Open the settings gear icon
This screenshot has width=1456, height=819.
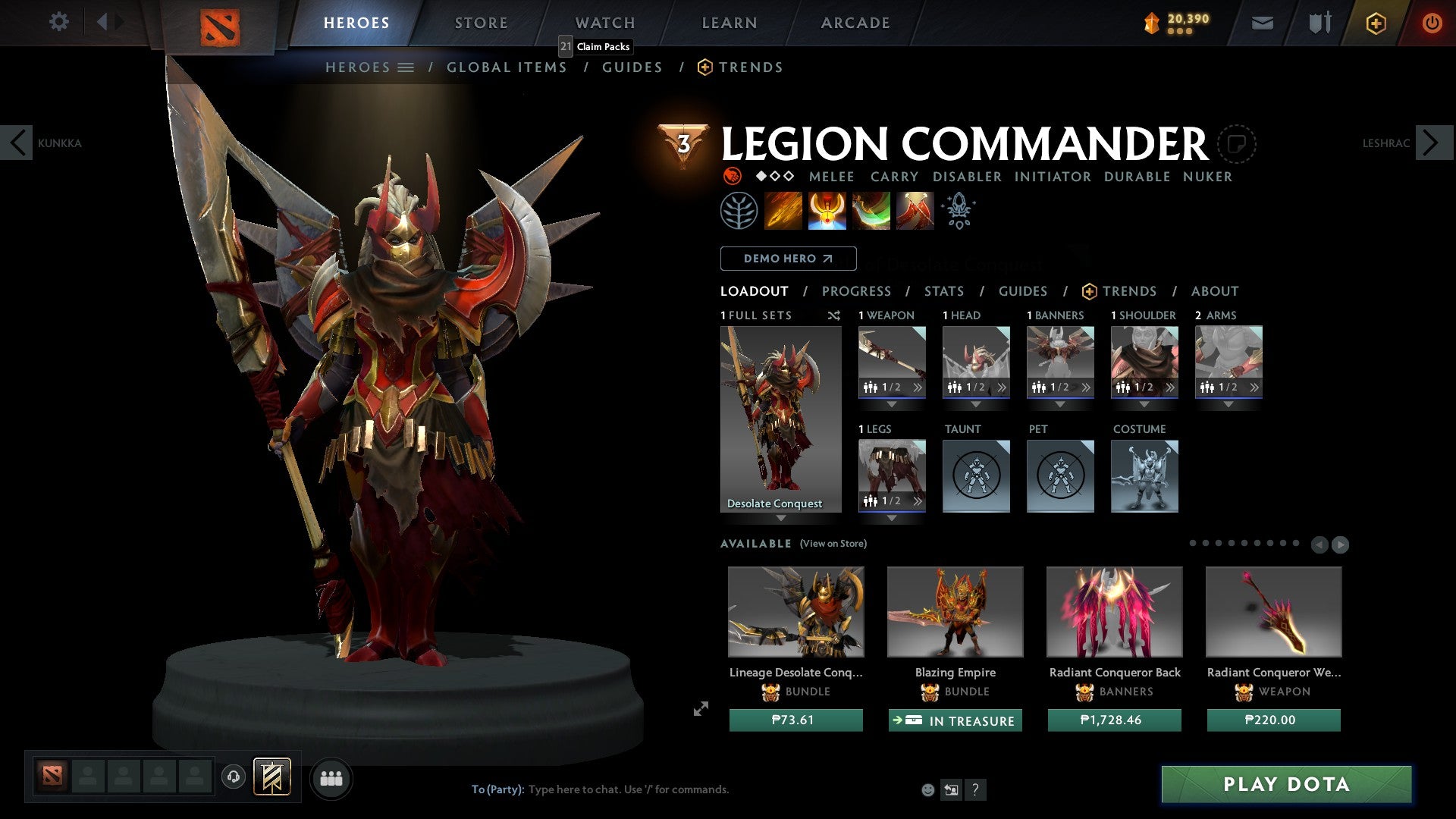[58, 22]
